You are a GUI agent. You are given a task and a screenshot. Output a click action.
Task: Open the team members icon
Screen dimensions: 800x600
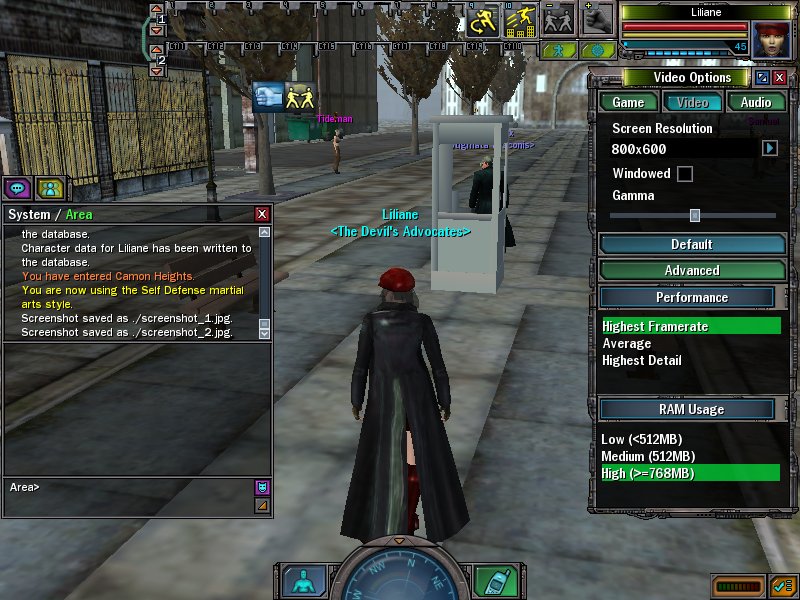(48, 187)
